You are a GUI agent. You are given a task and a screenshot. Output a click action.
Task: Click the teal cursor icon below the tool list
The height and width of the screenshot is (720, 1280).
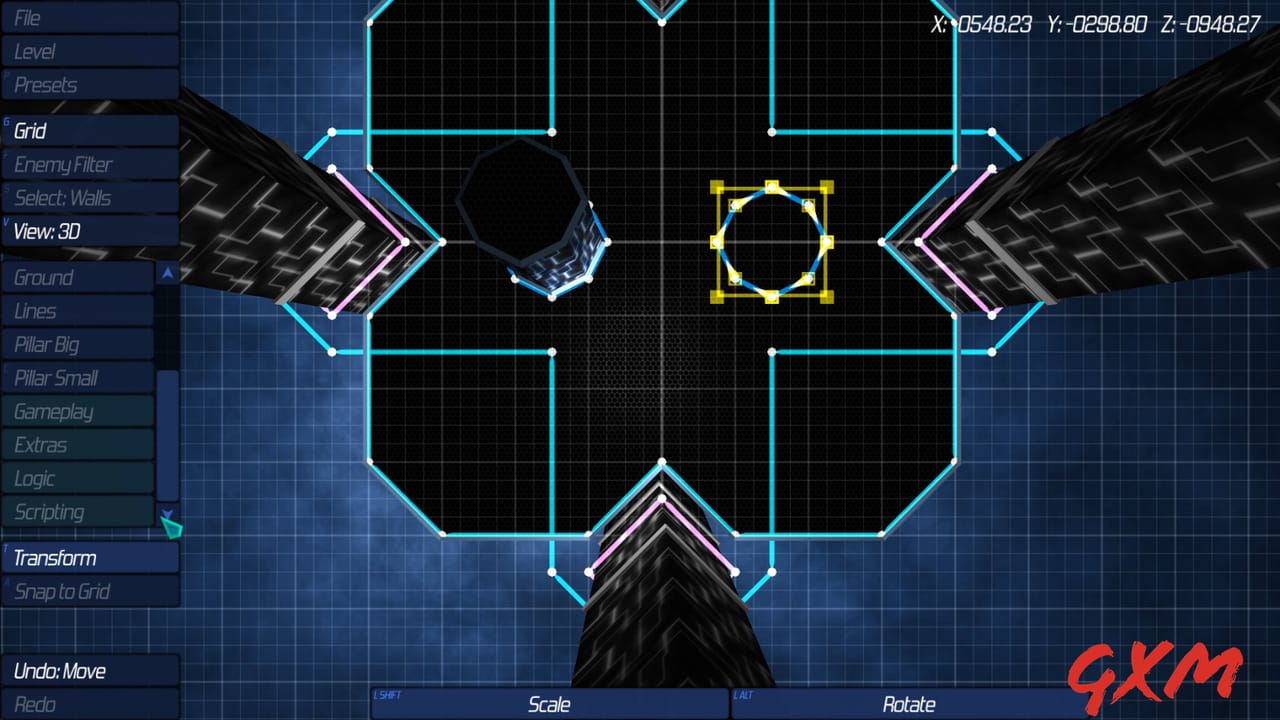pos(170,525)
